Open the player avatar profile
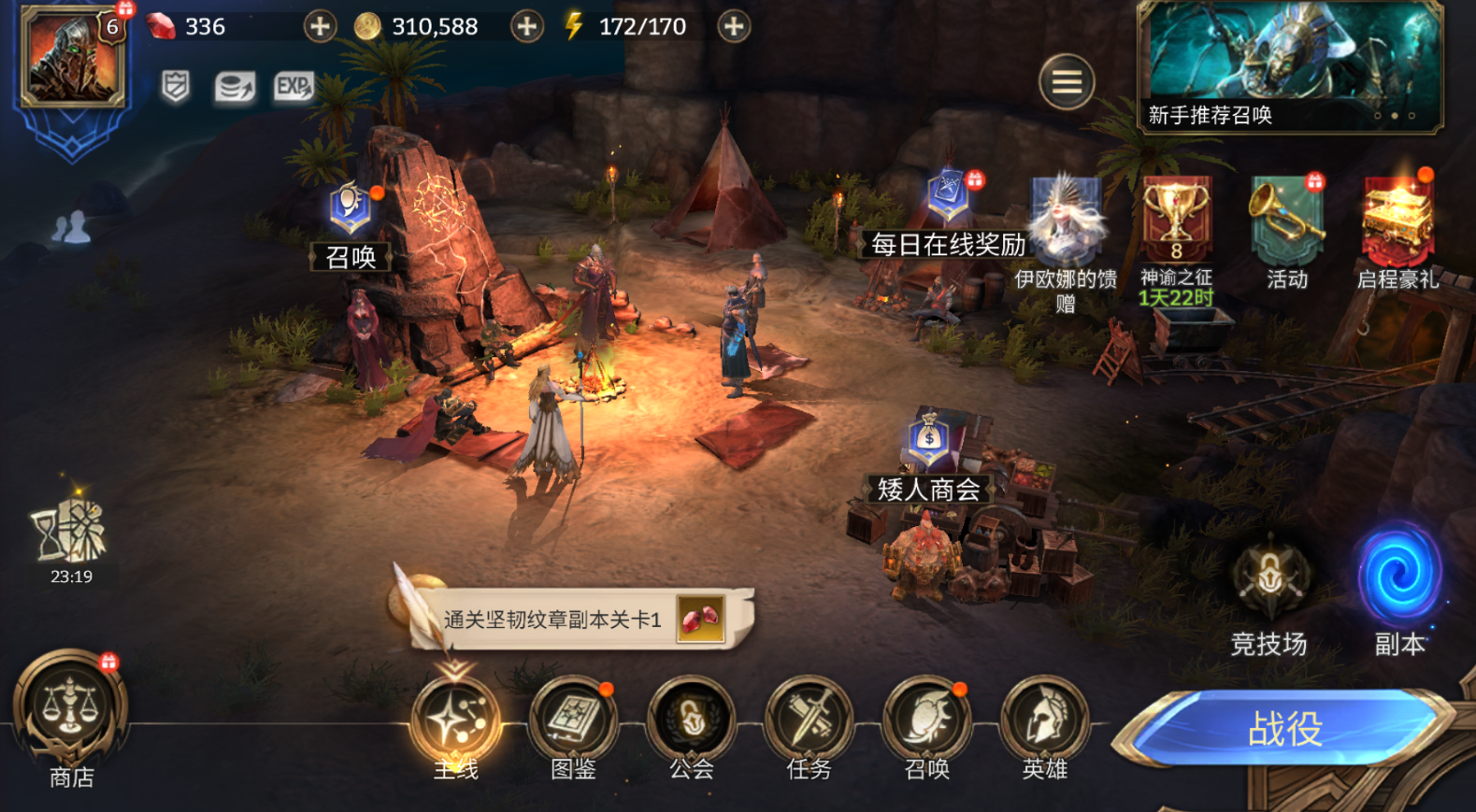The width and height of the screenshot is (1476, 812). (x=73, y=58)
